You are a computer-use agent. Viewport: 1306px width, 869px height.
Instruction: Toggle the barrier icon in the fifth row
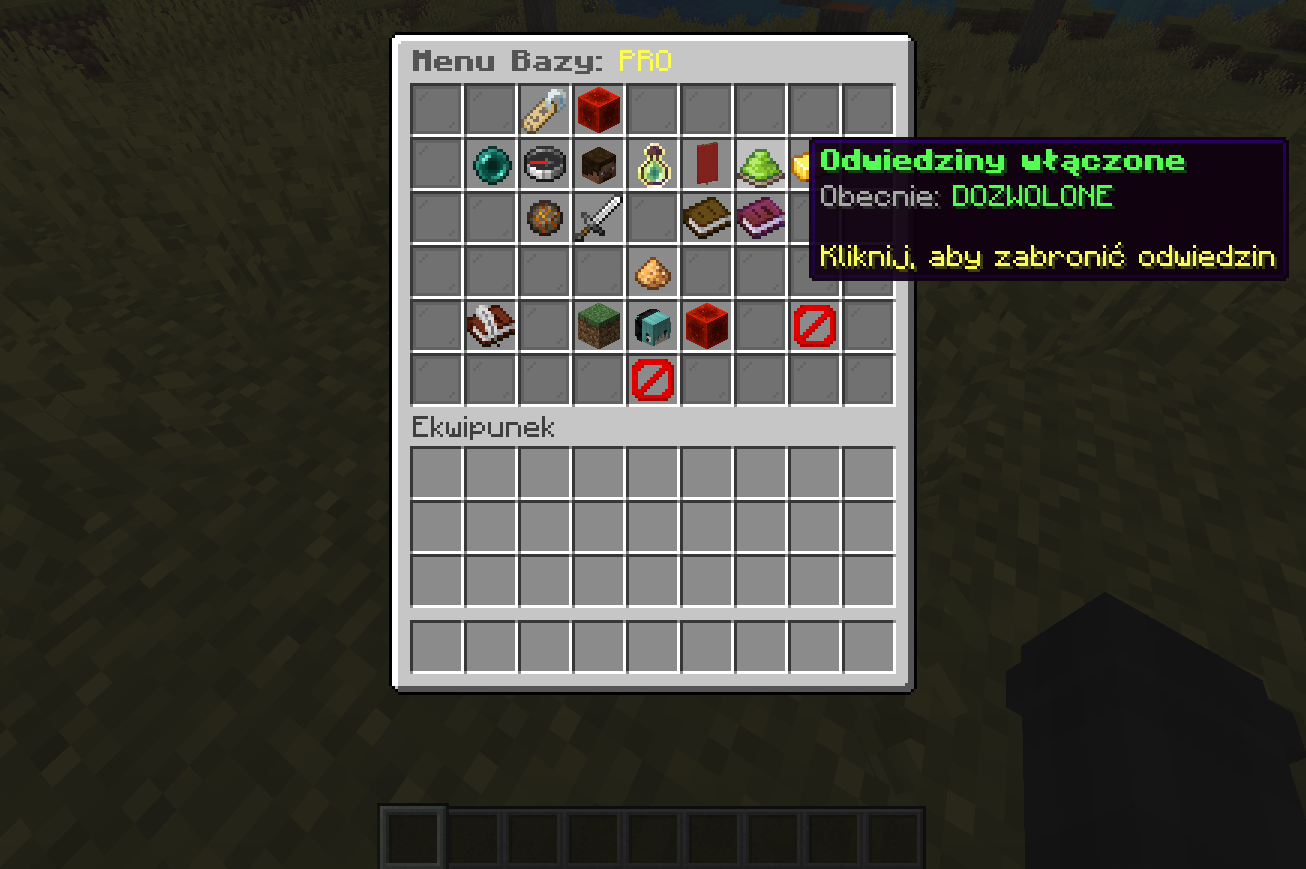point(815,326)
